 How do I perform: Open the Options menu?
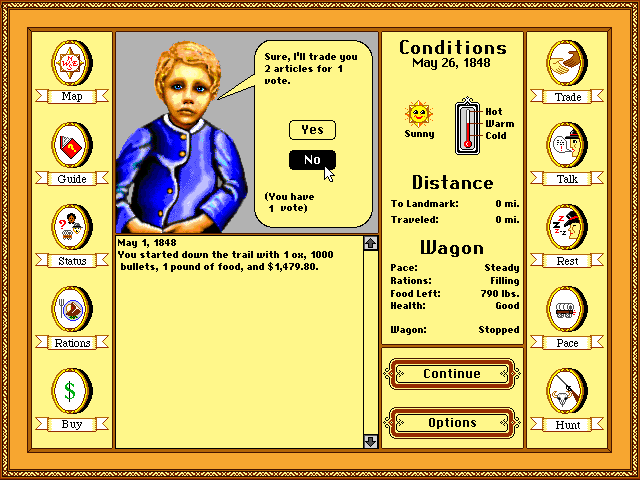point(452,422)
